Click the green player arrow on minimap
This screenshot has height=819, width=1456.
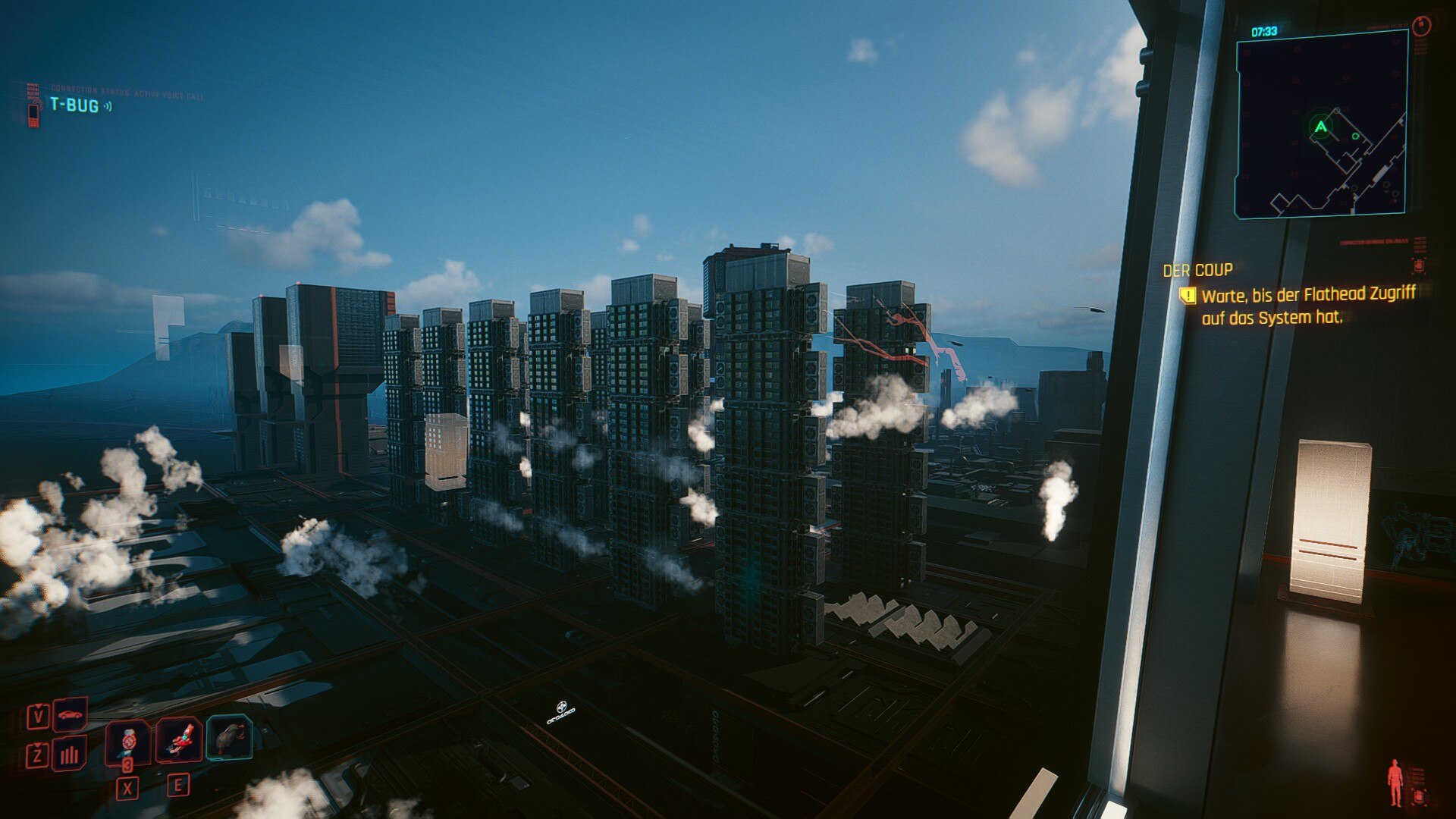click(1321, 127)
